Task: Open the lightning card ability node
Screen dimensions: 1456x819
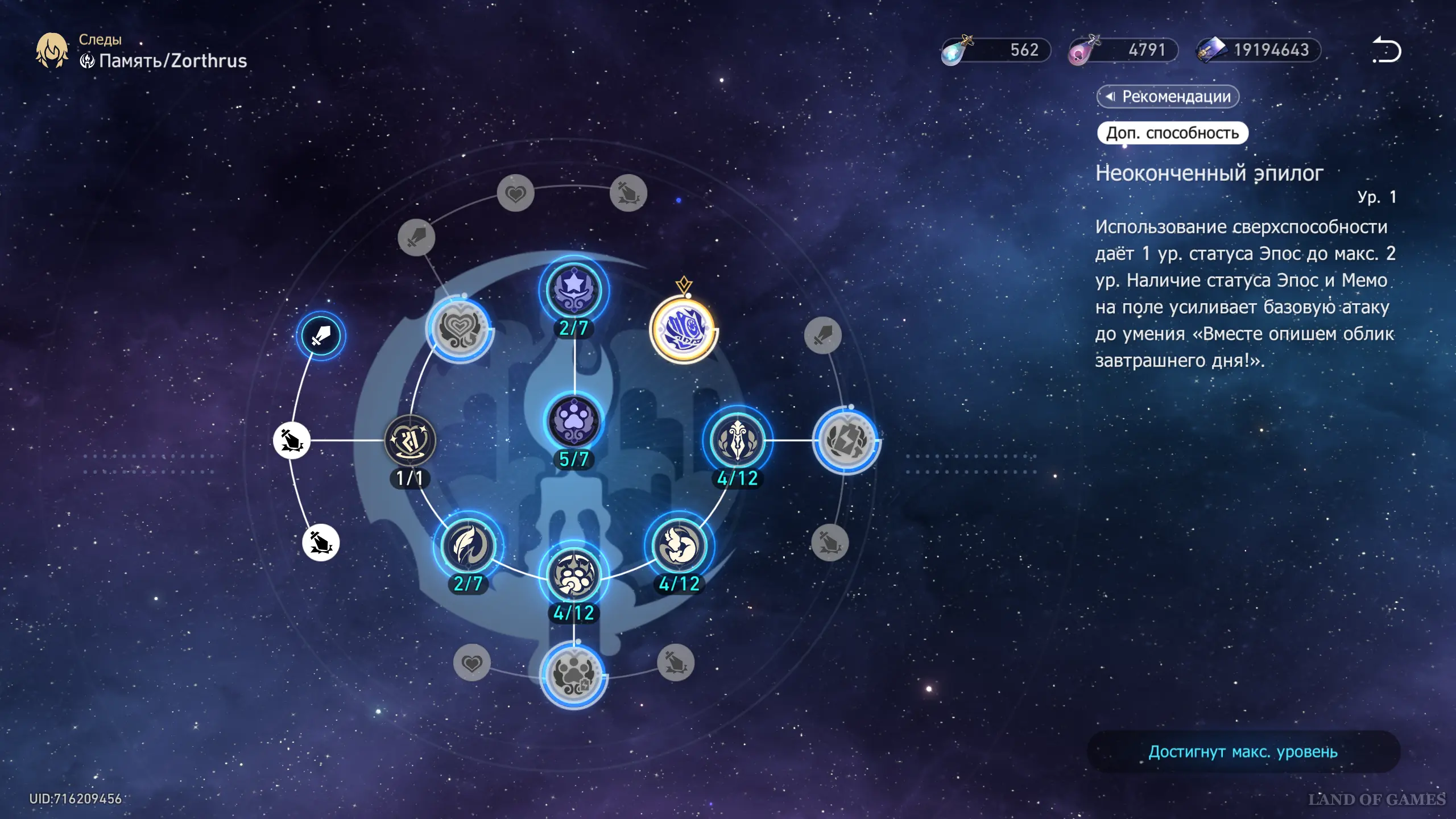Action: (846, 440)
